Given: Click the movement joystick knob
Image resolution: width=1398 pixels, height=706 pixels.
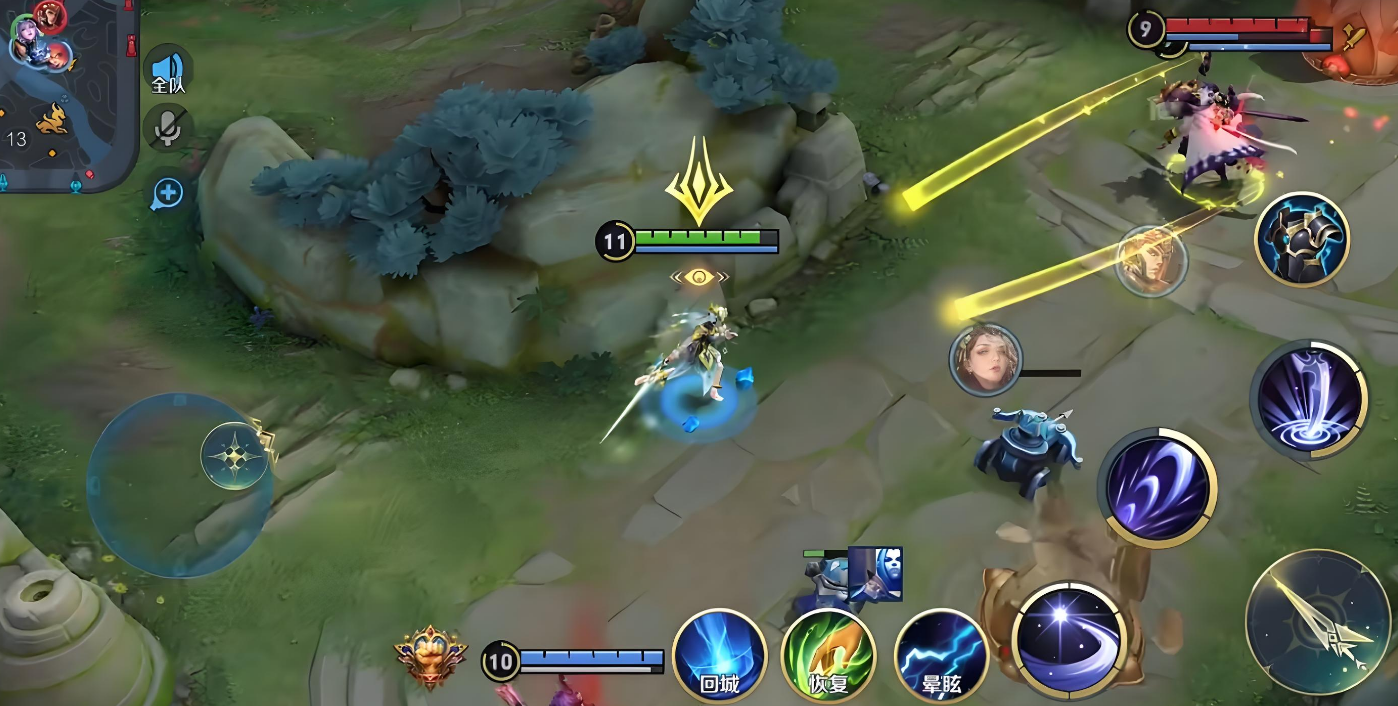Looking at the screenshot, I should pyautogui.click(x=235, y=457).
